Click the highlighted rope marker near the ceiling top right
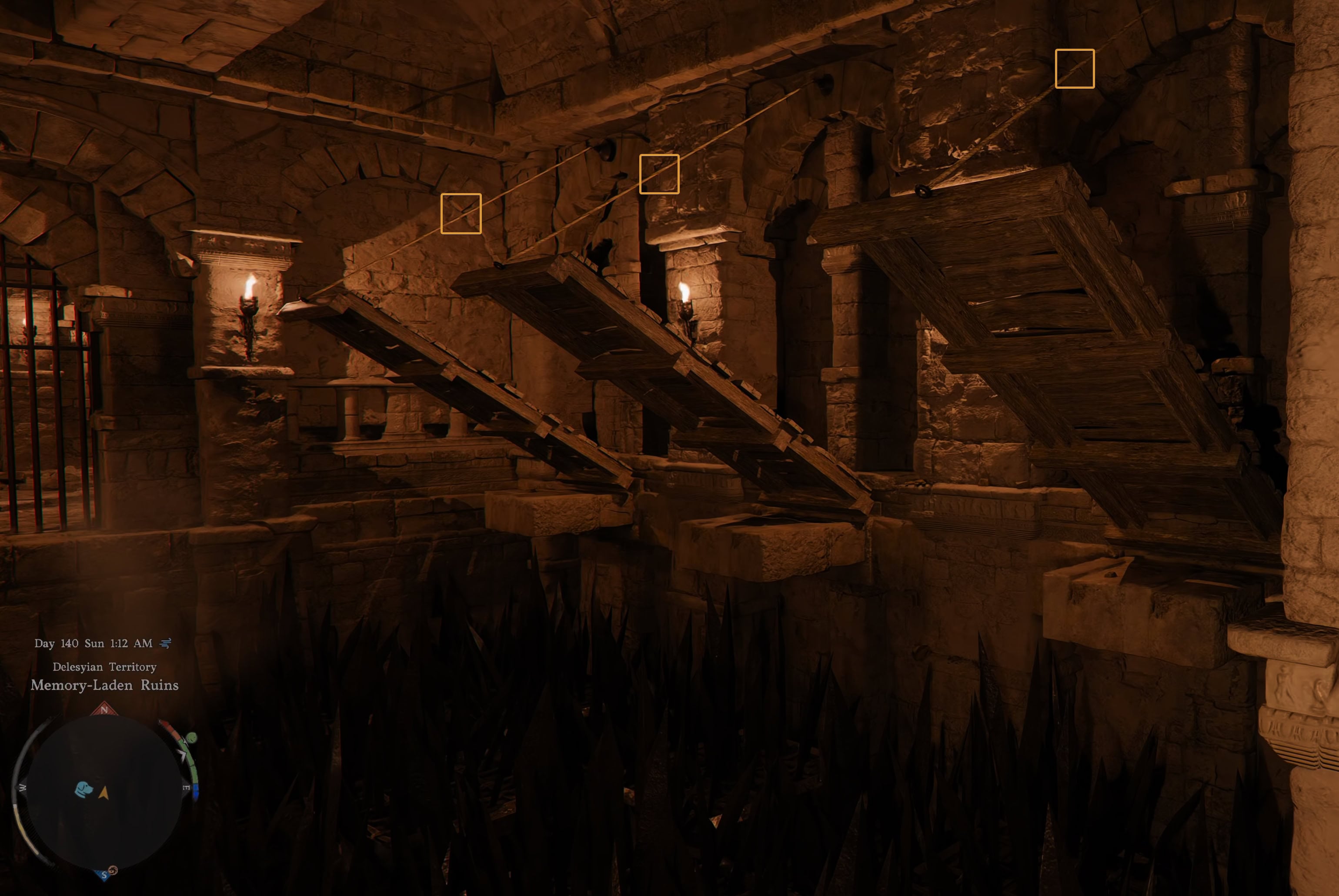The image size is (1339, 896). click(x=1074, y=69)
